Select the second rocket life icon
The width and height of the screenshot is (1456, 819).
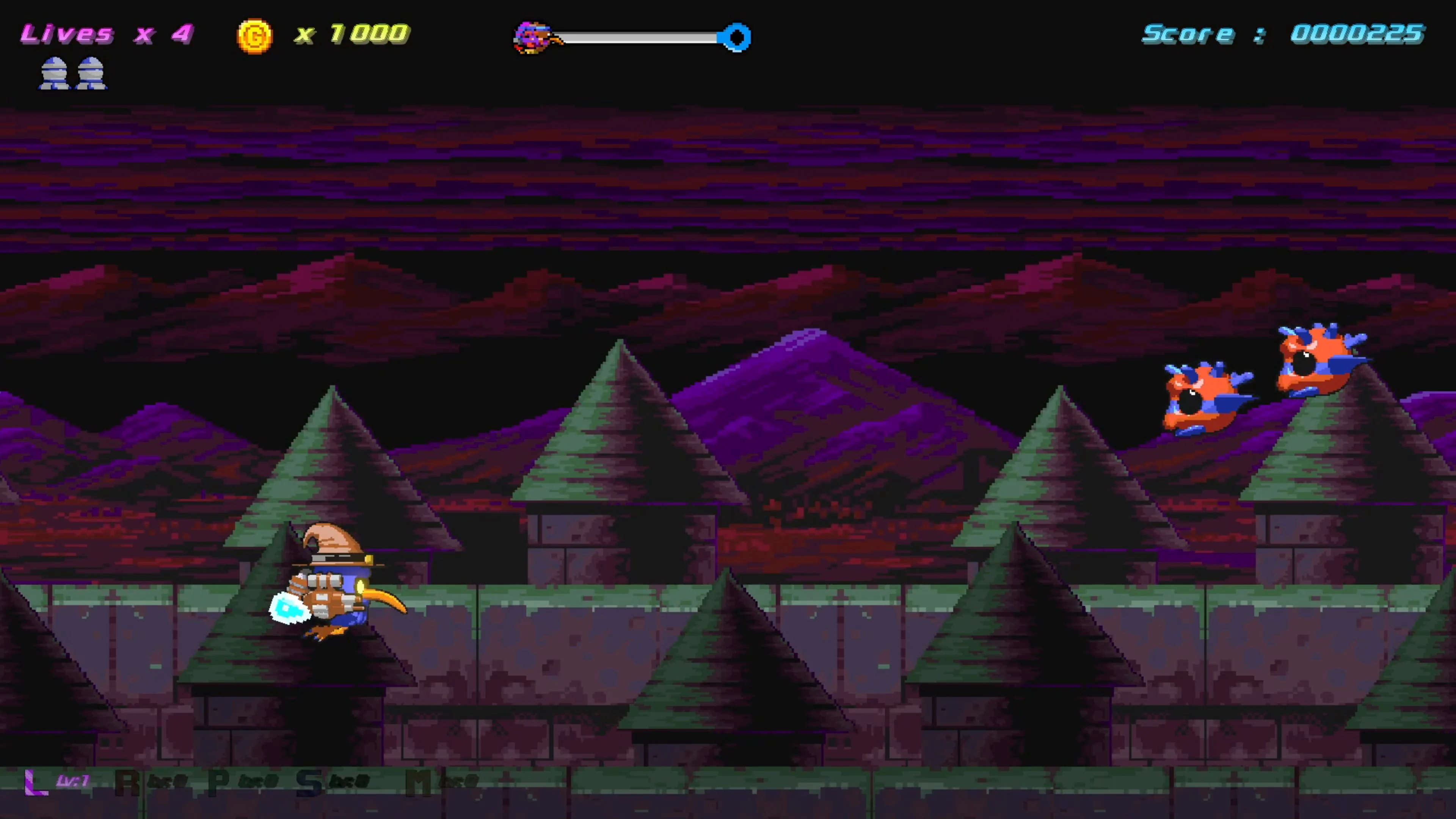point(91,72)
